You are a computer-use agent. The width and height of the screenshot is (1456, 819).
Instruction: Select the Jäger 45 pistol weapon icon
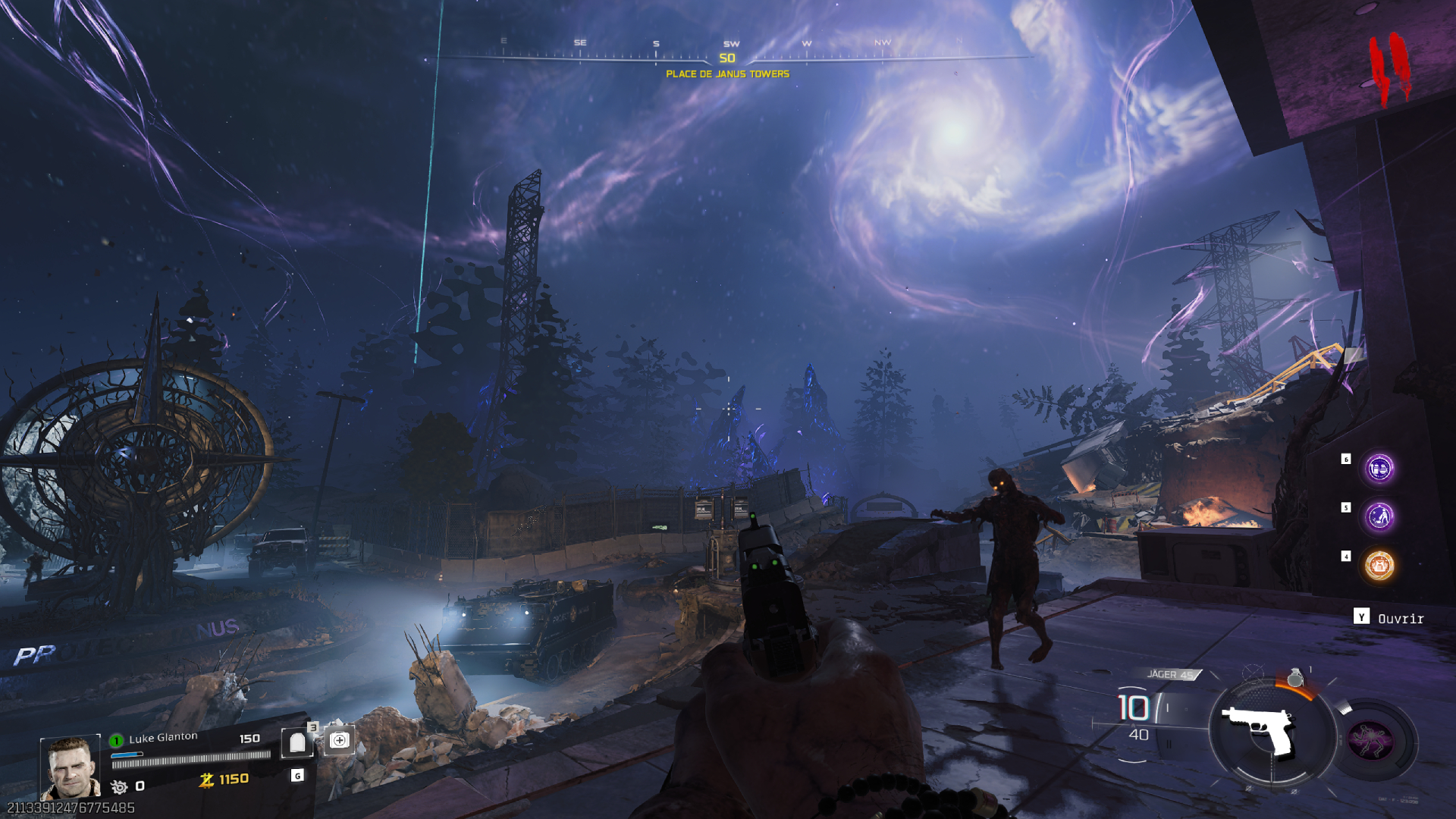tap(1260, 730)
